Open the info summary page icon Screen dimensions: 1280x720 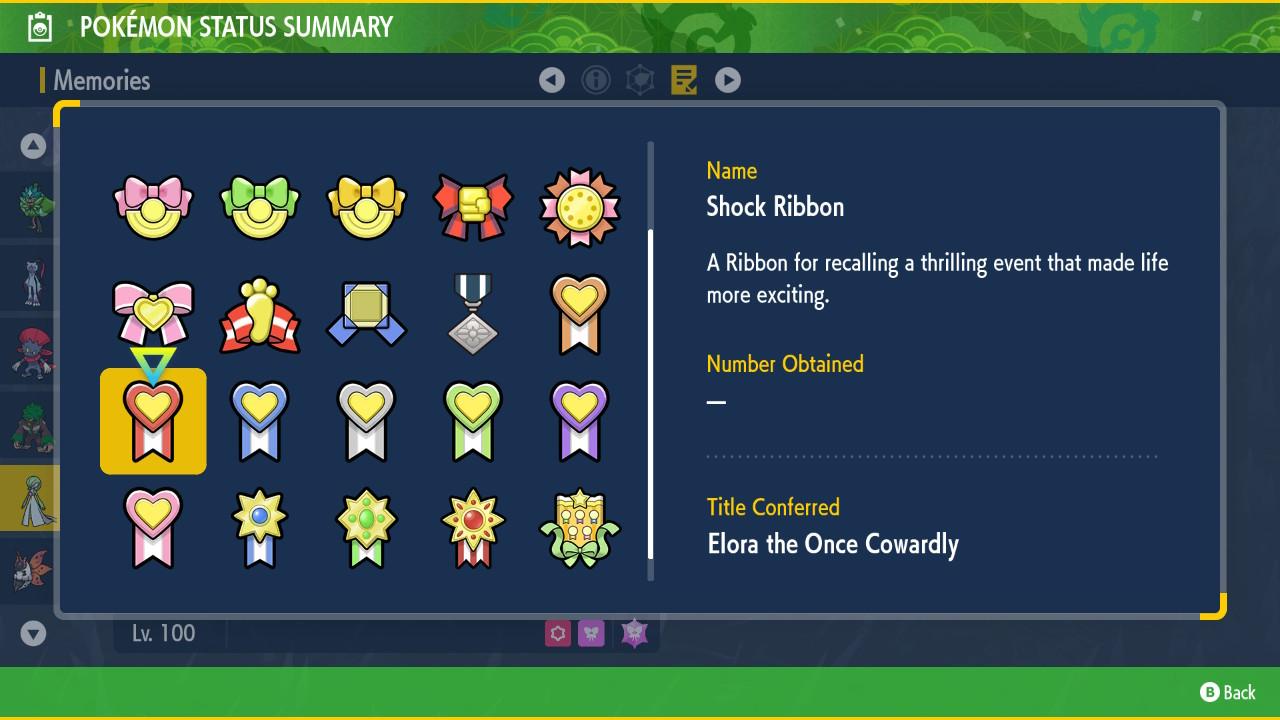click(x=596, y=80)
